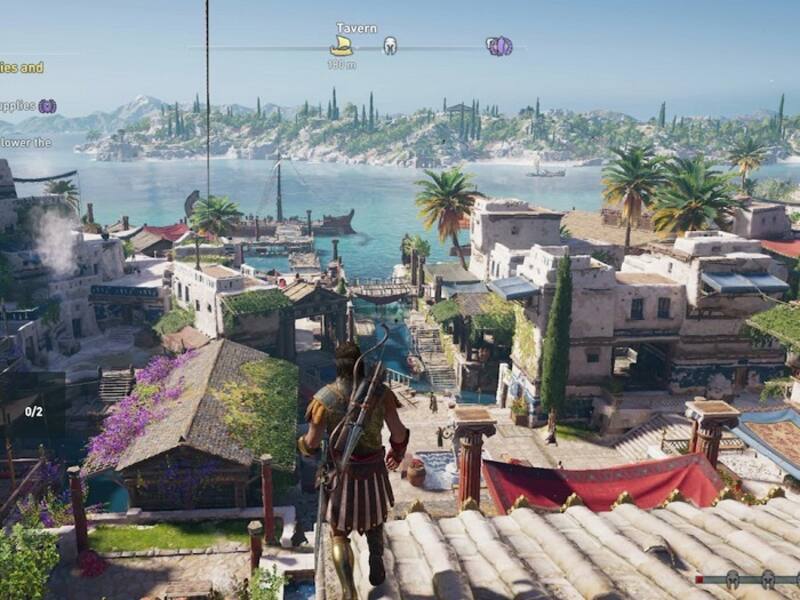800x600 pixels.
Task: Select the Tavern ship marker on the compass
Action: click(x=341, y=46)
